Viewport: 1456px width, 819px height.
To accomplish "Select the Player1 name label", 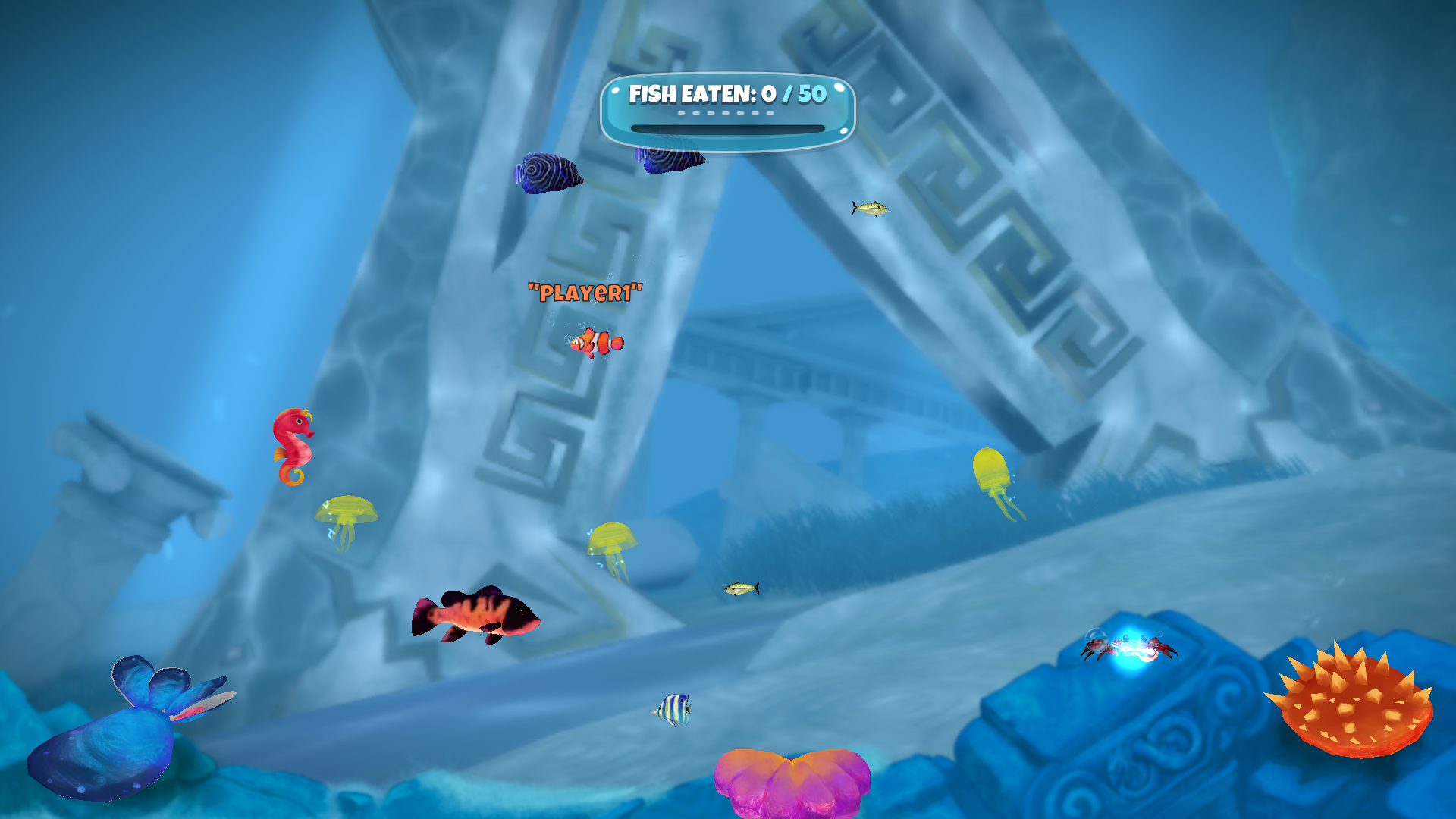I will pos(585,290).
